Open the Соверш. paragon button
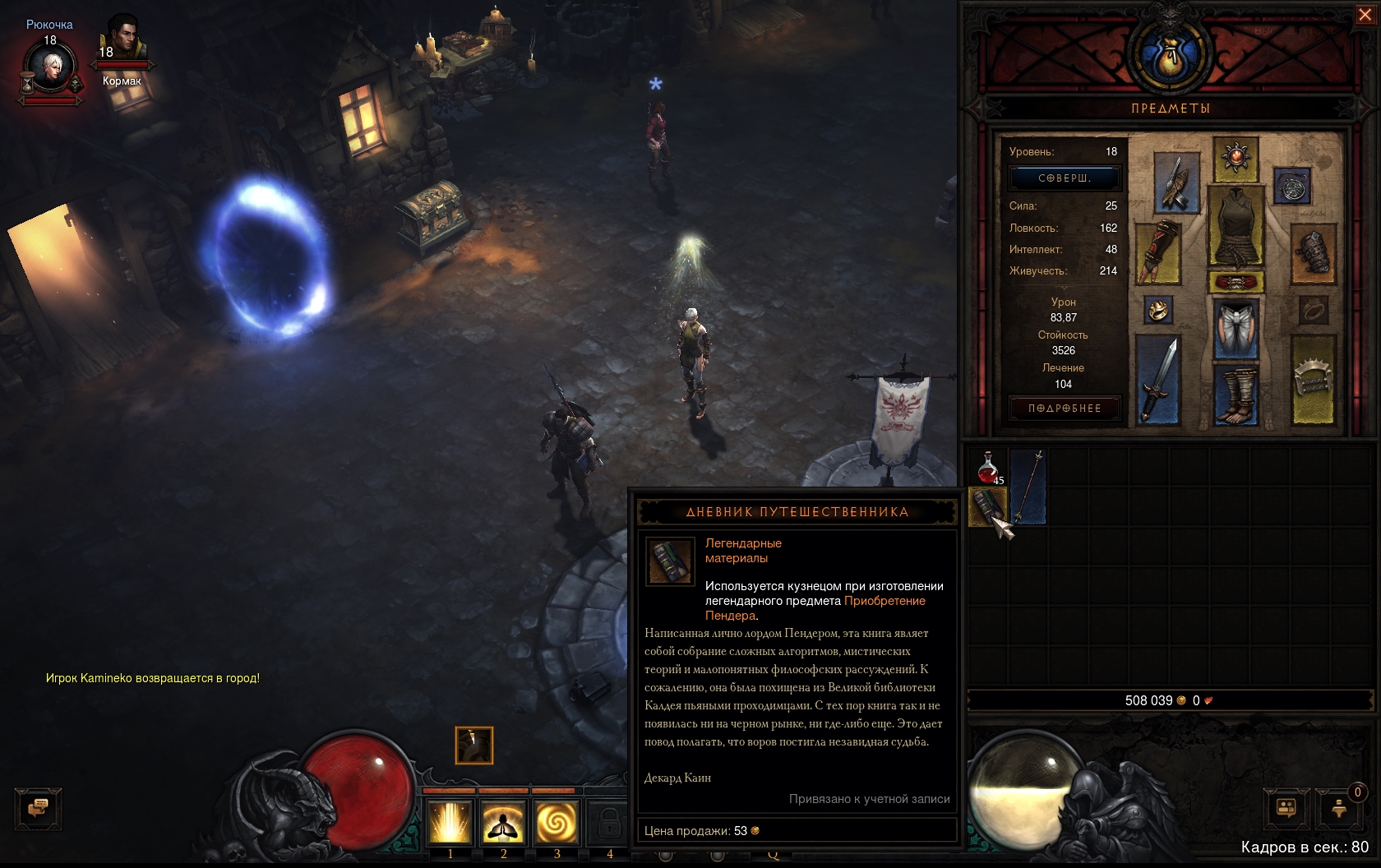This screenshot has height=868, width=1381. [1065, 178]
